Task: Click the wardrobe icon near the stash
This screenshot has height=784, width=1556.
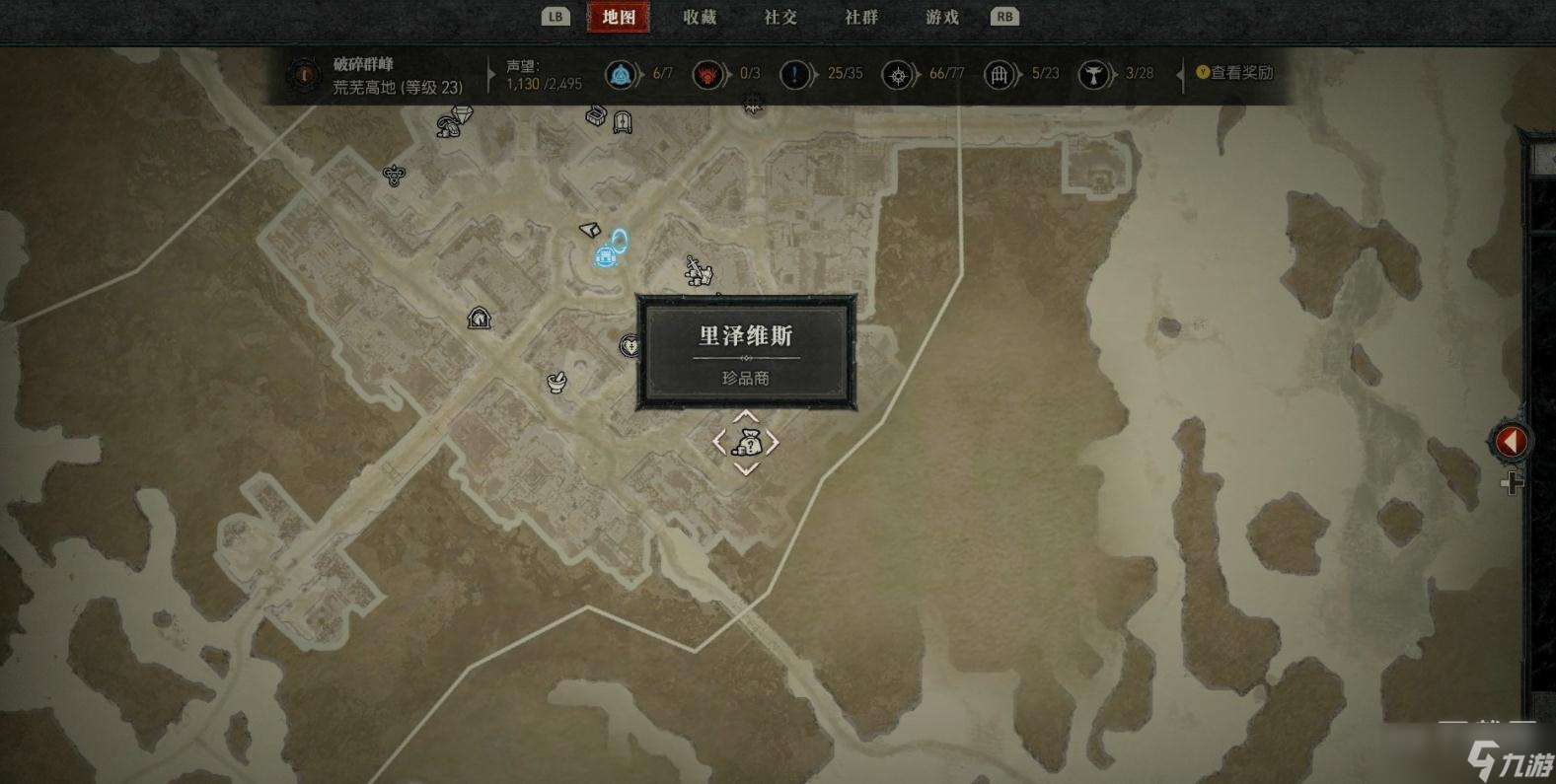Action: (622, 120)
